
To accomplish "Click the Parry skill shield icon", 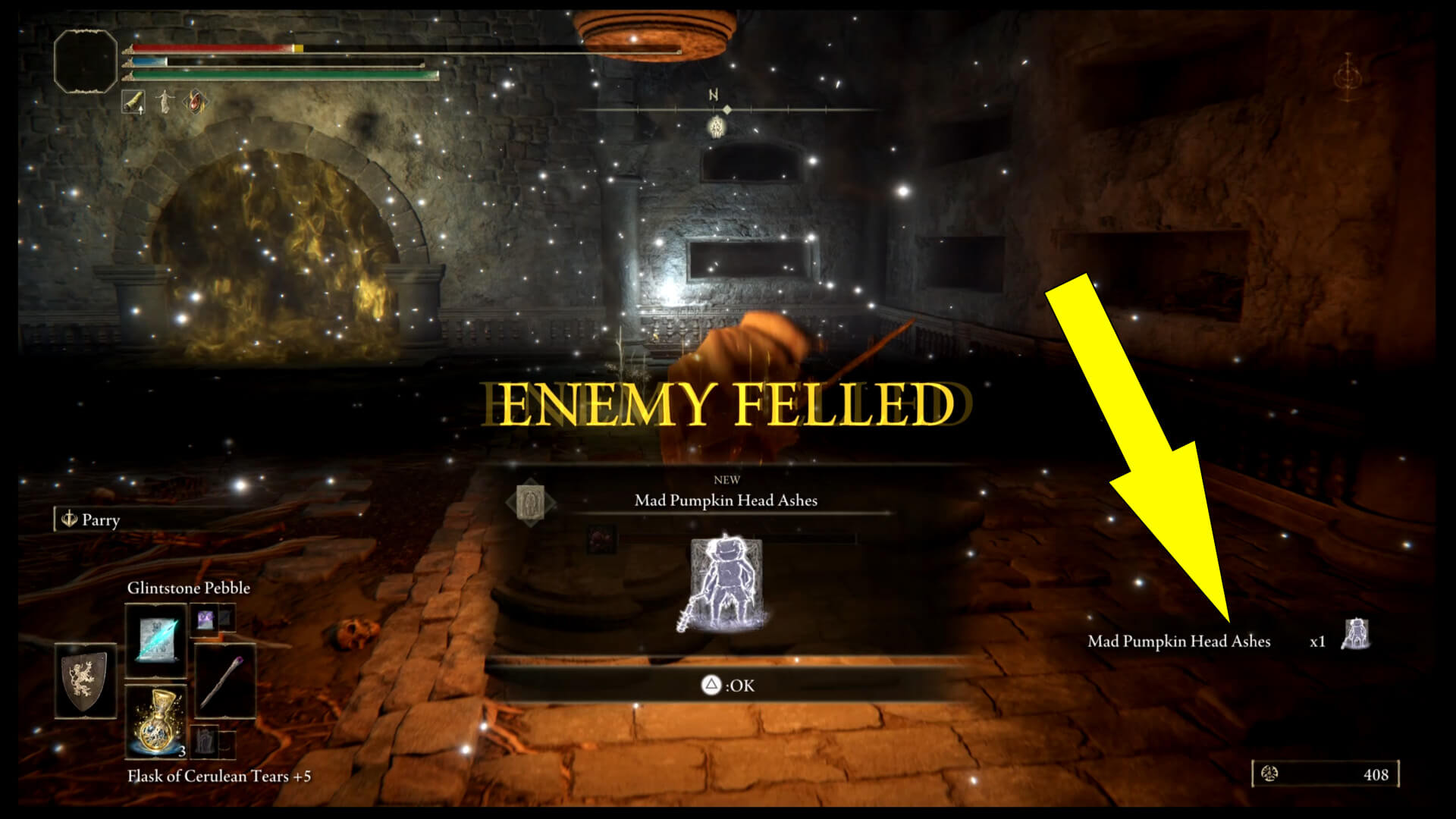I will 69,521.
